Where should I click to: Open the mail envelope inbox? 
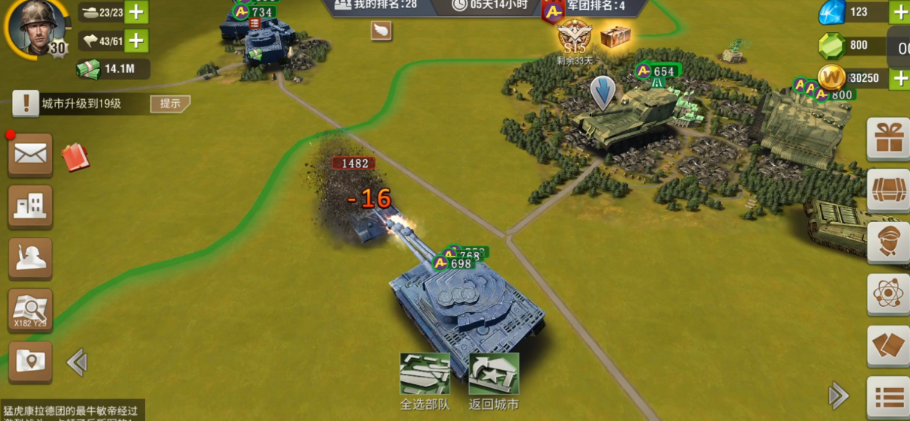(30, 155)
